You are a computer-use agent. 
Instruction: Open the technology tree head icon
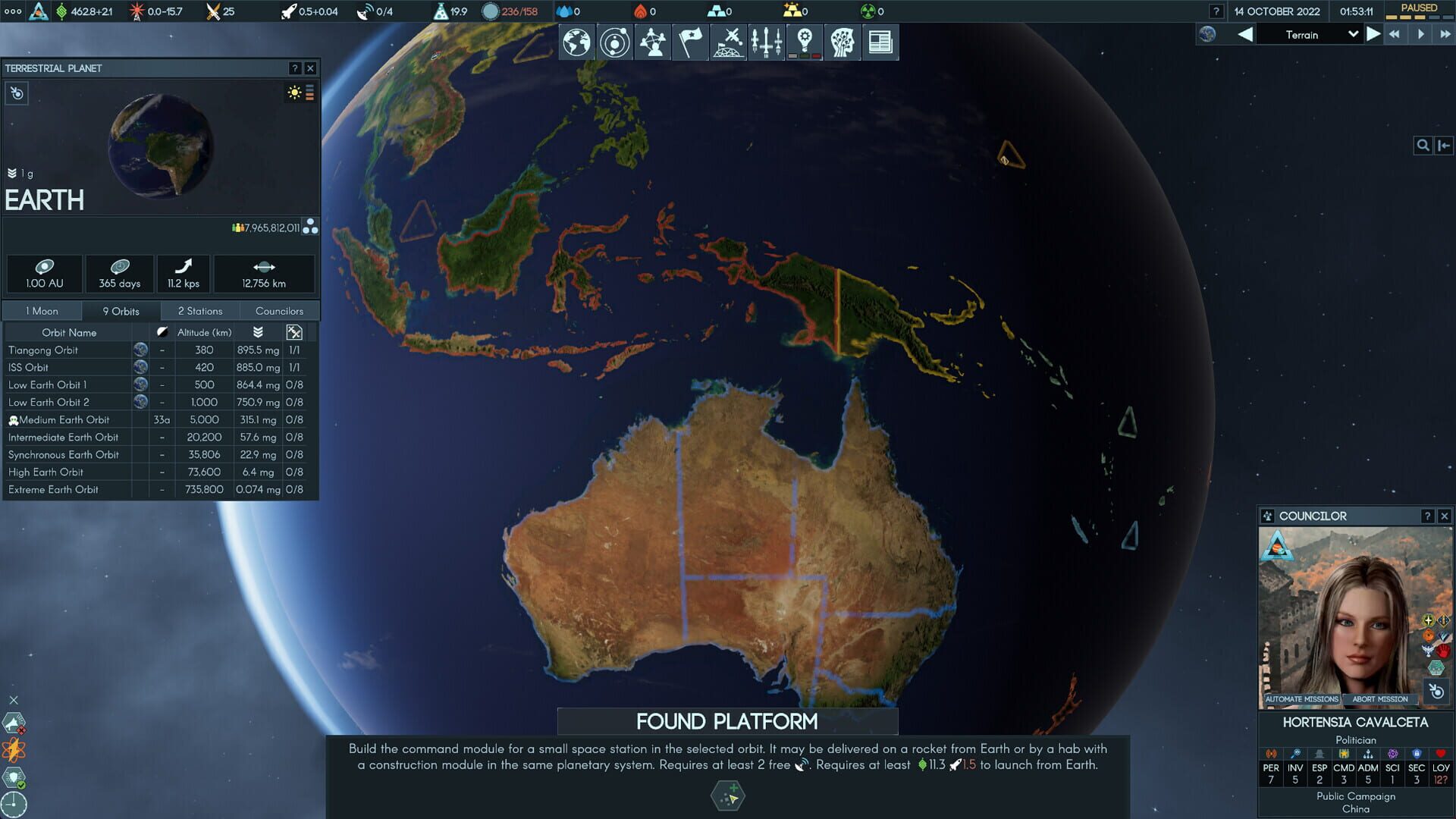843,42
